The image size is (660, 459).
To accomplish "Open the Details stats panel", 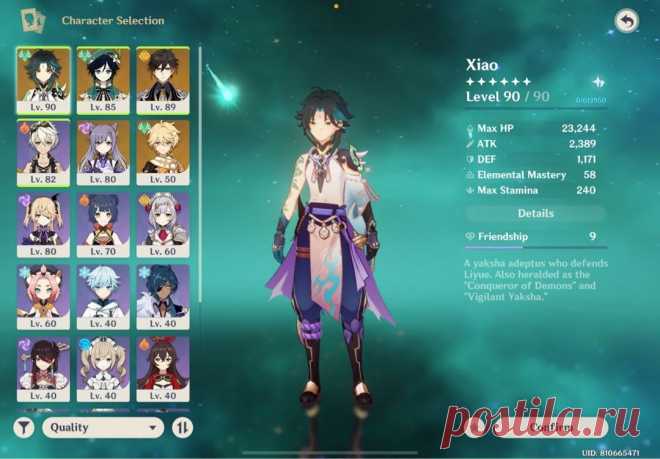I will point(535,213).
